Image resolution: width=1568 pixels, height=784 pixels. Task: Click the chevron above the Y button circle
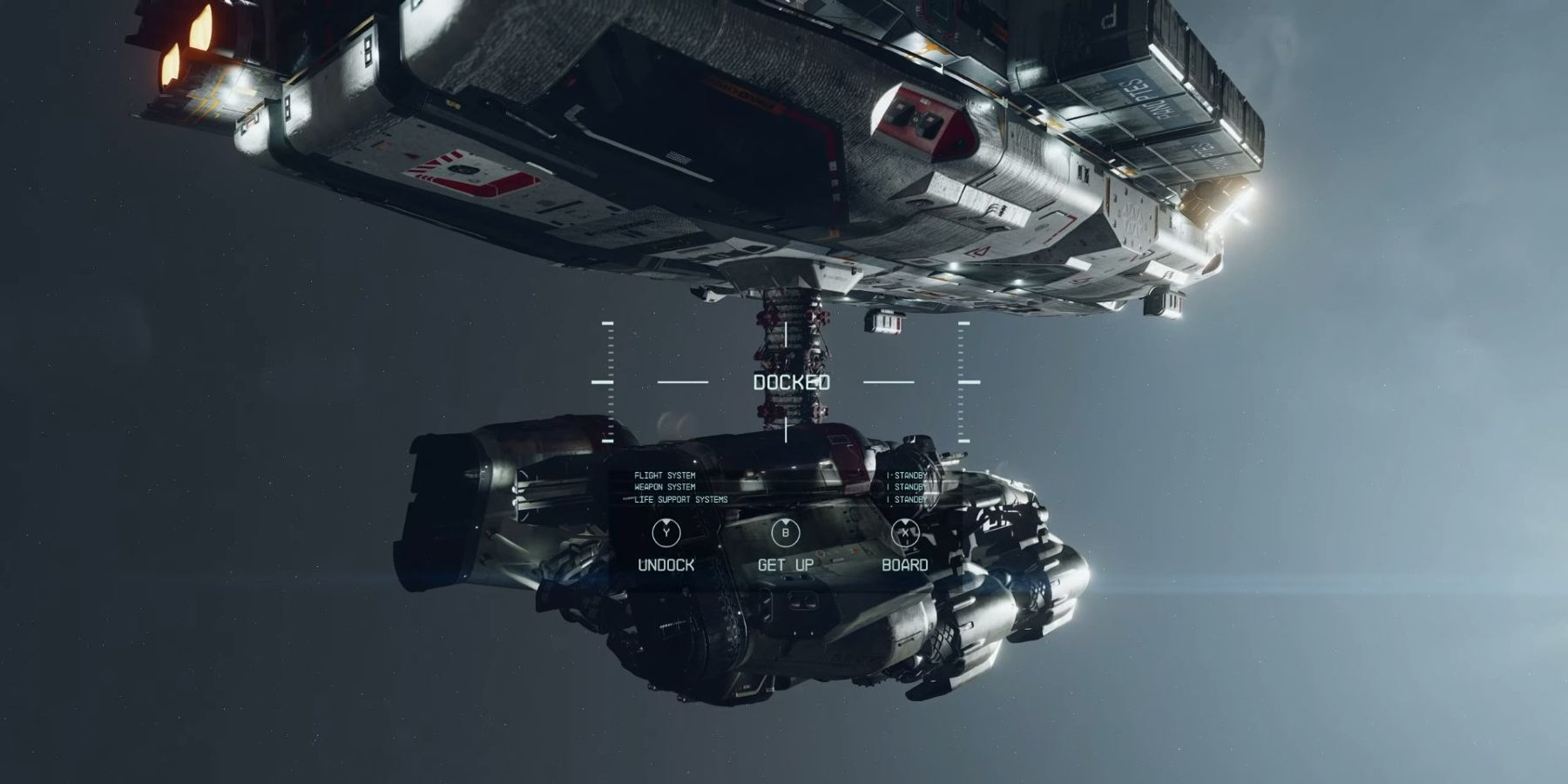tap(666, 521)
